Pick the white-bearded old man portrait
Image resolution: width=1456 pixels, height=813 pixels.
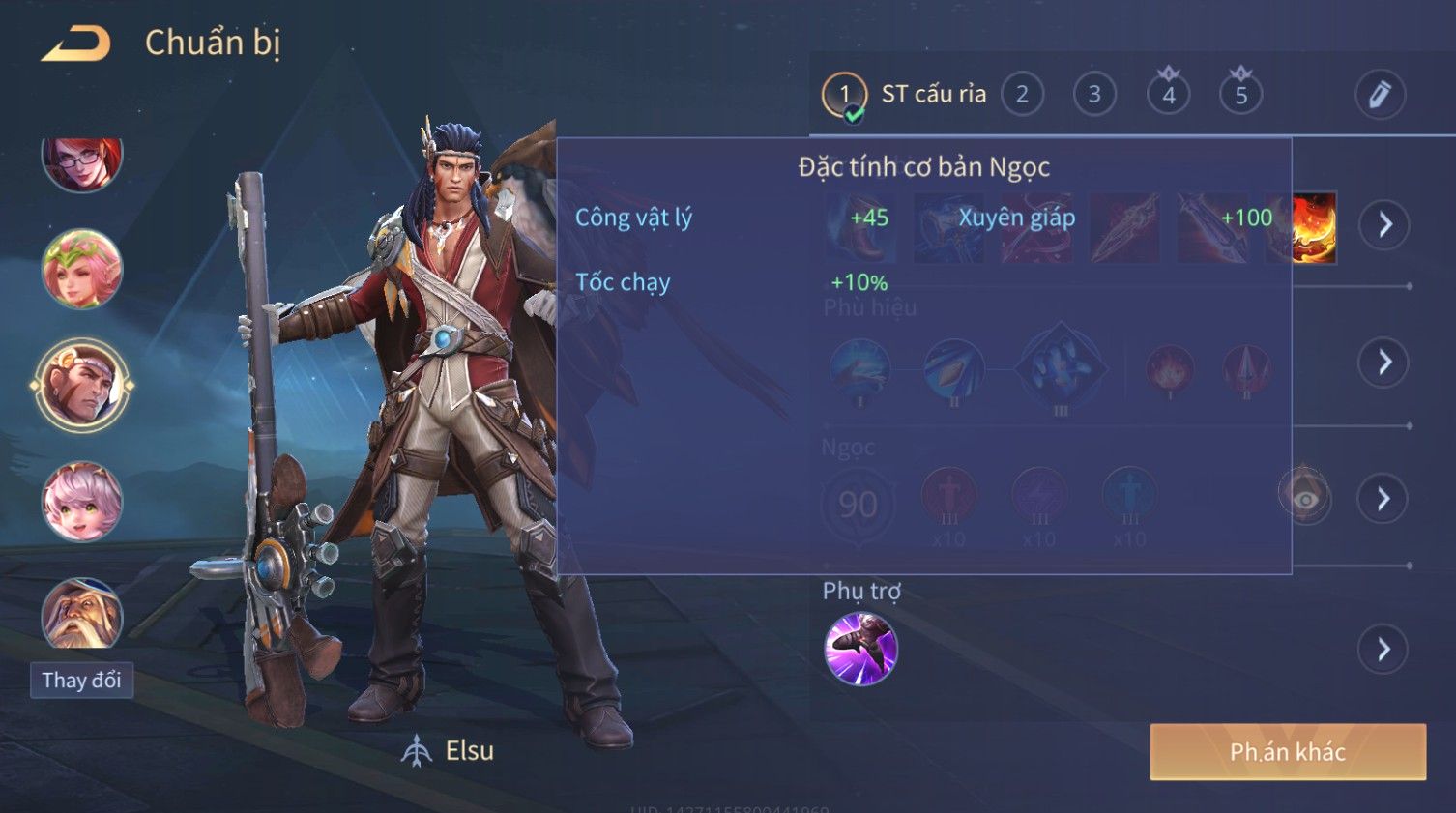click(x=82, y=614)
